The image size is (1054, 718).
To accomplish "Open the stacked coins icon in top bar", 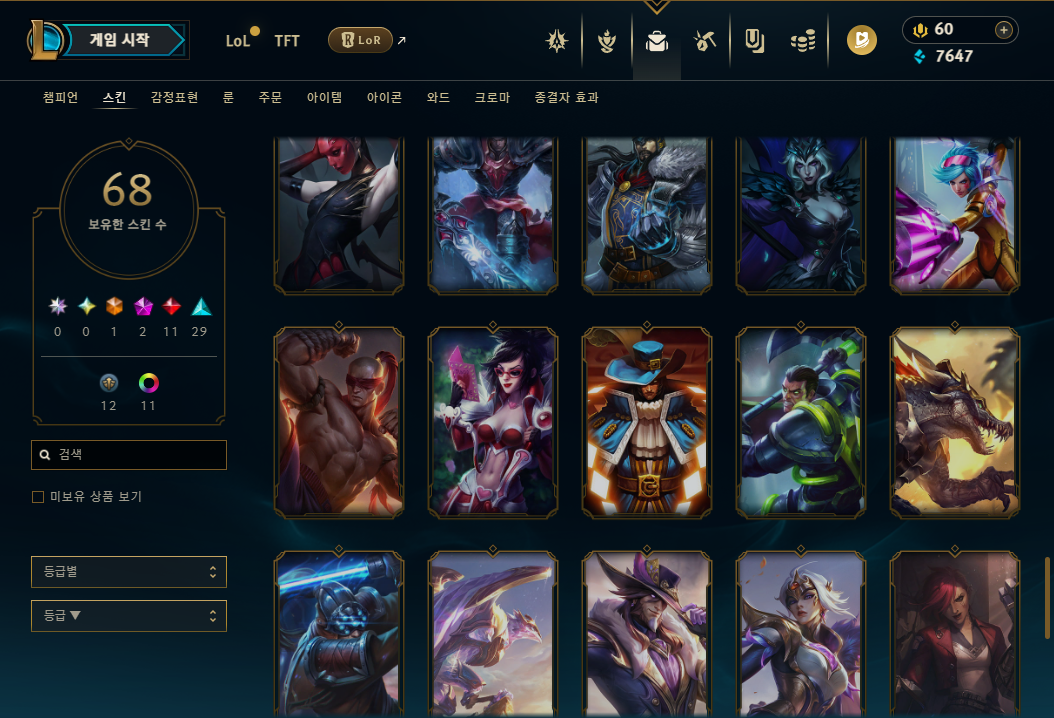I will (802, 41).
